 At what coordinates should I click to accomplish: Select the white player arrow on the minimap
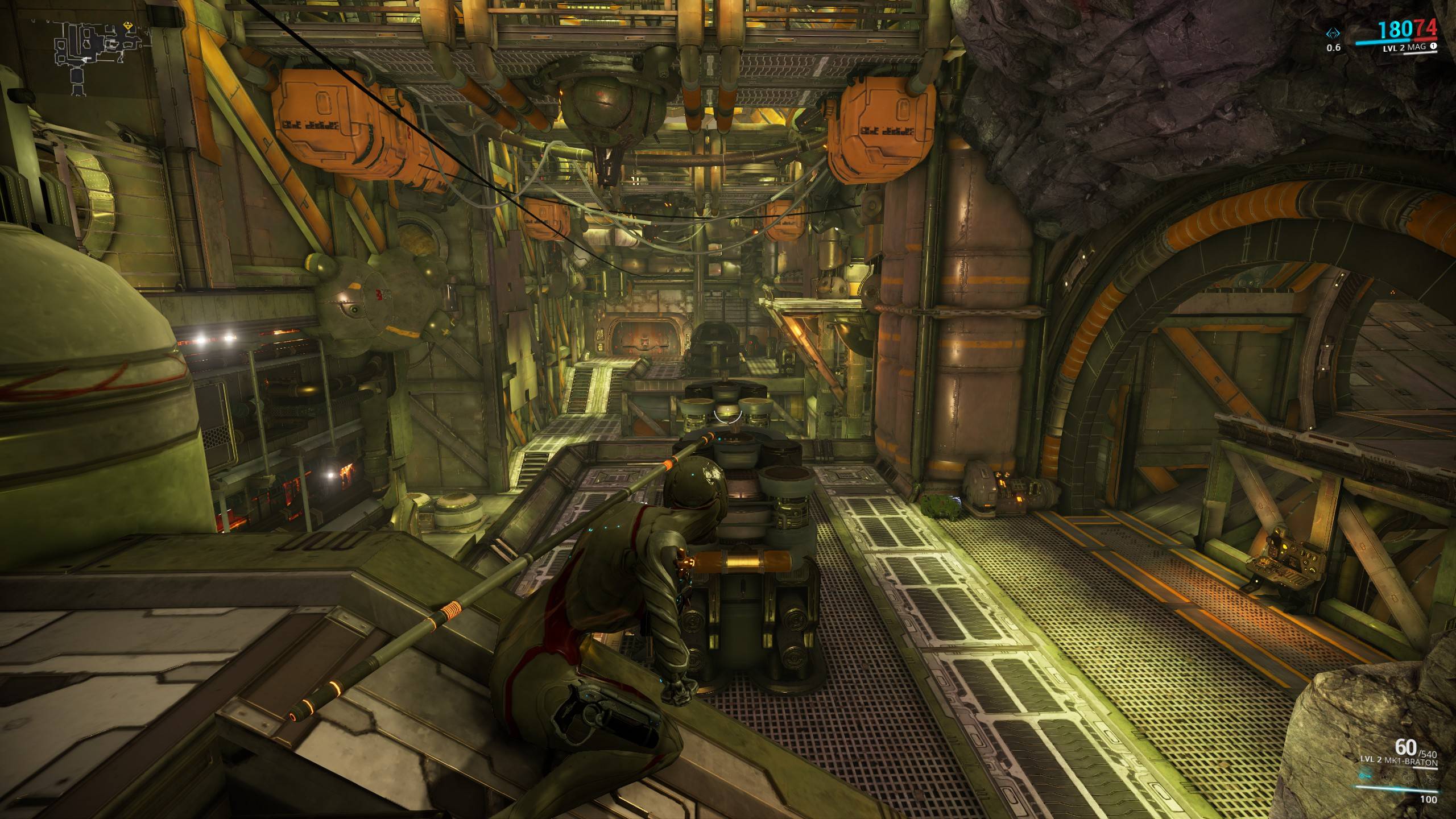point(84,60)
